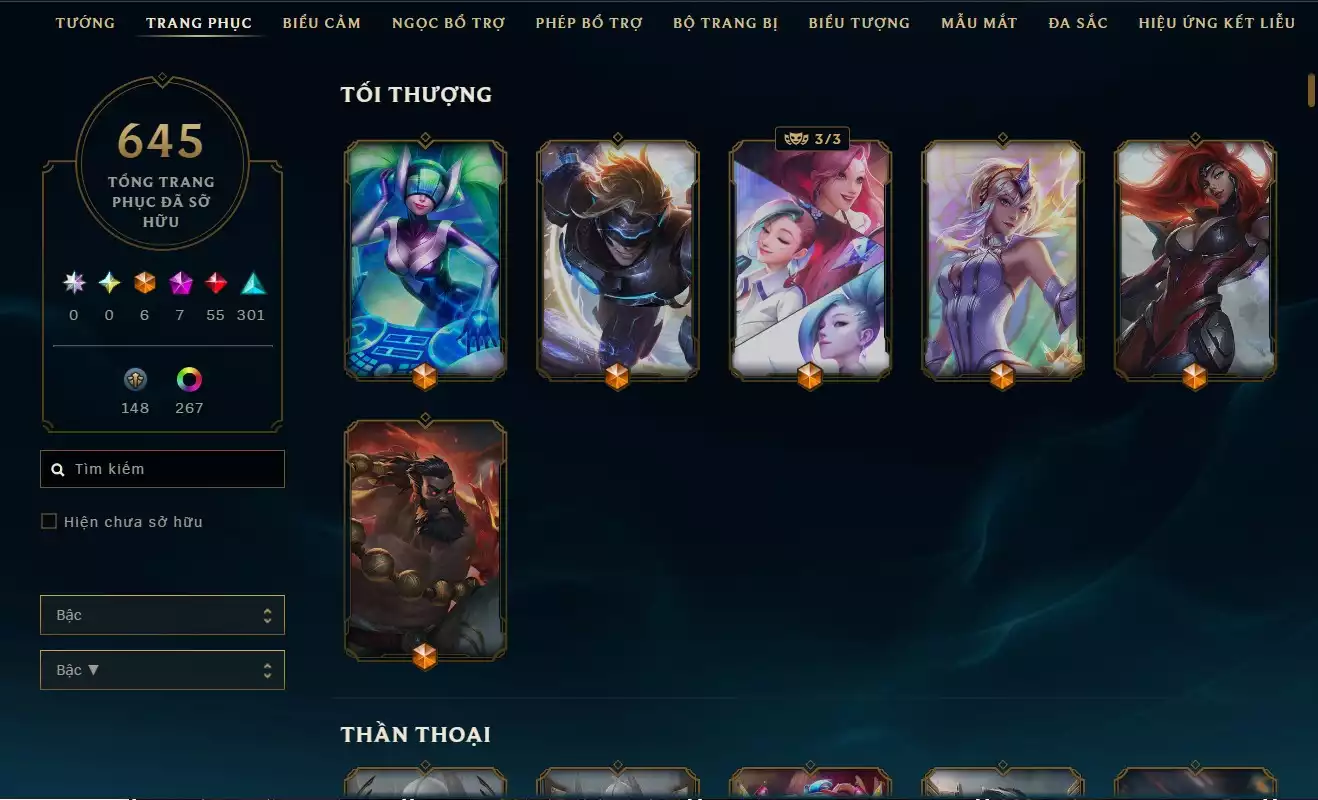Switch to the TƯỚNG tab
The height and width of the screenshot is (800, 1318).
click(85, 22)
